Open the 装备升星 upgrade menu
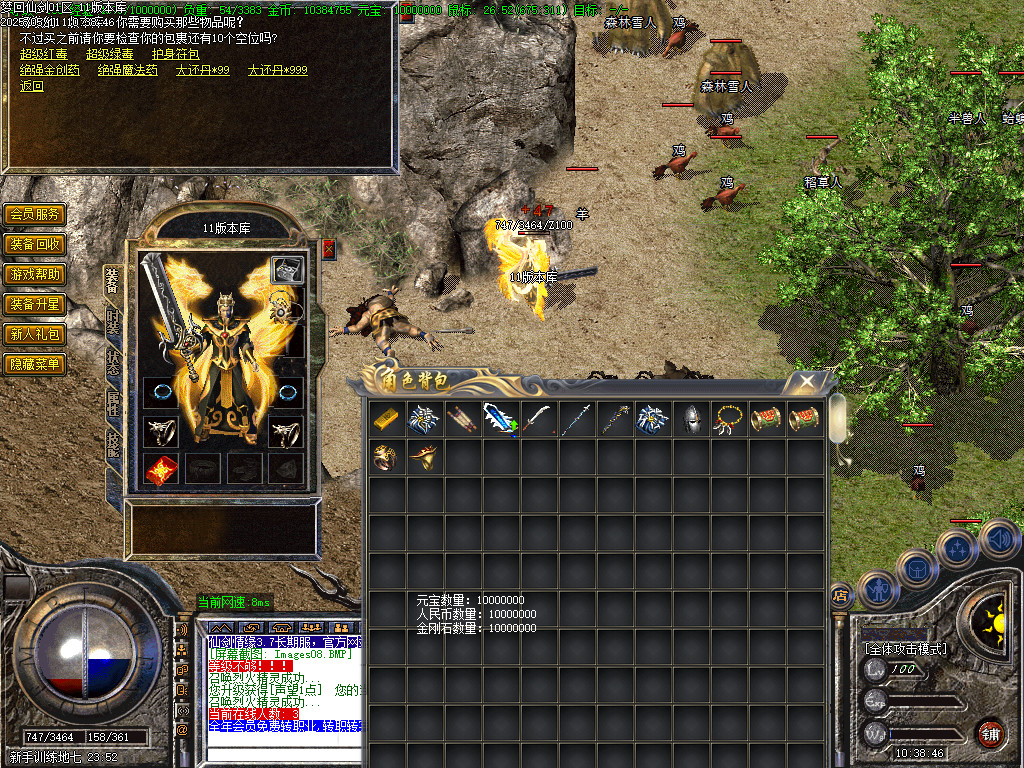 [x=35, y=304]
